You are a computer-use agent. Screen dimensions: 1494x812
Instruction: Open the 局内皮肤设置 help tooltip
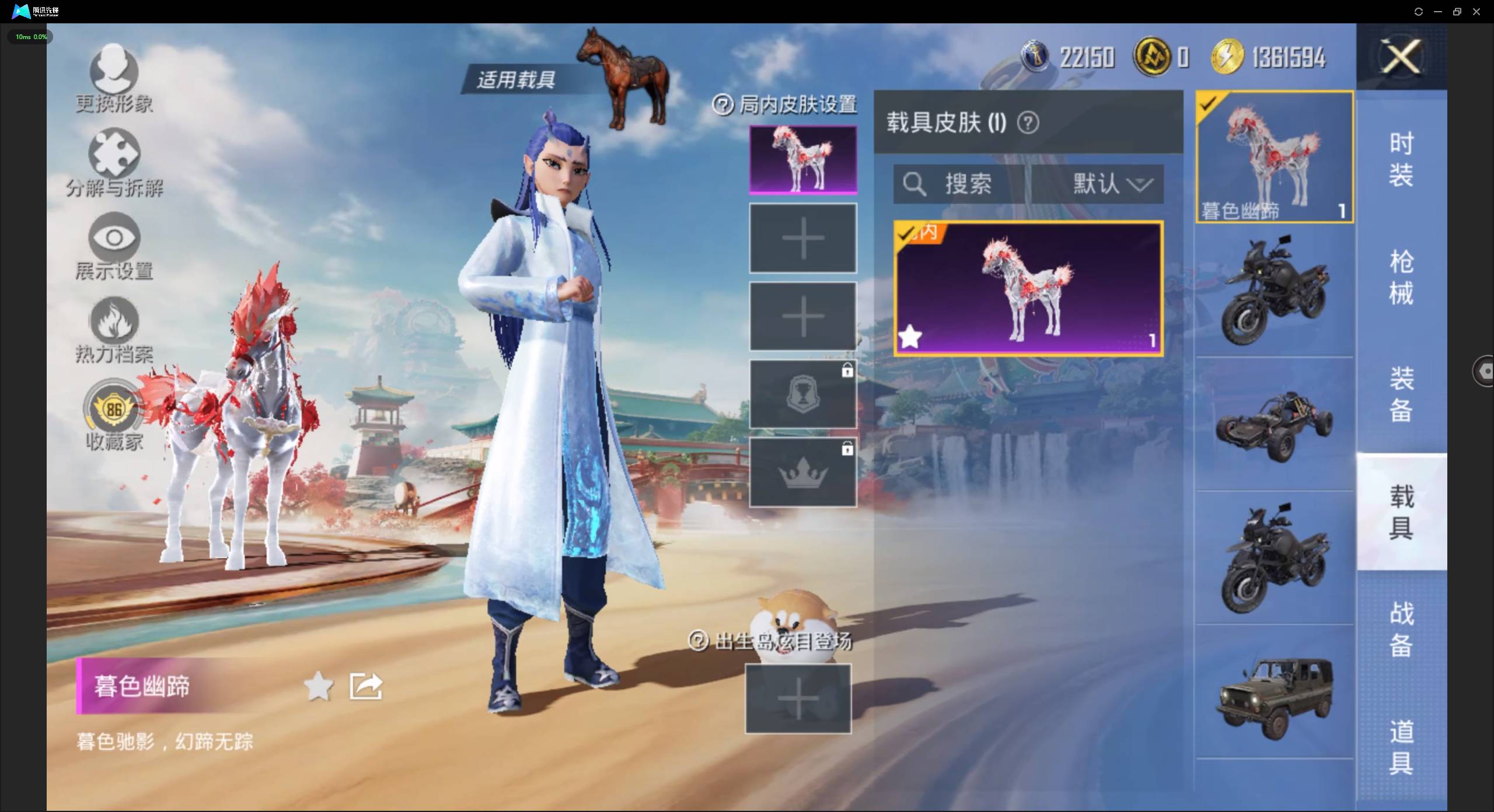point(723,105)
